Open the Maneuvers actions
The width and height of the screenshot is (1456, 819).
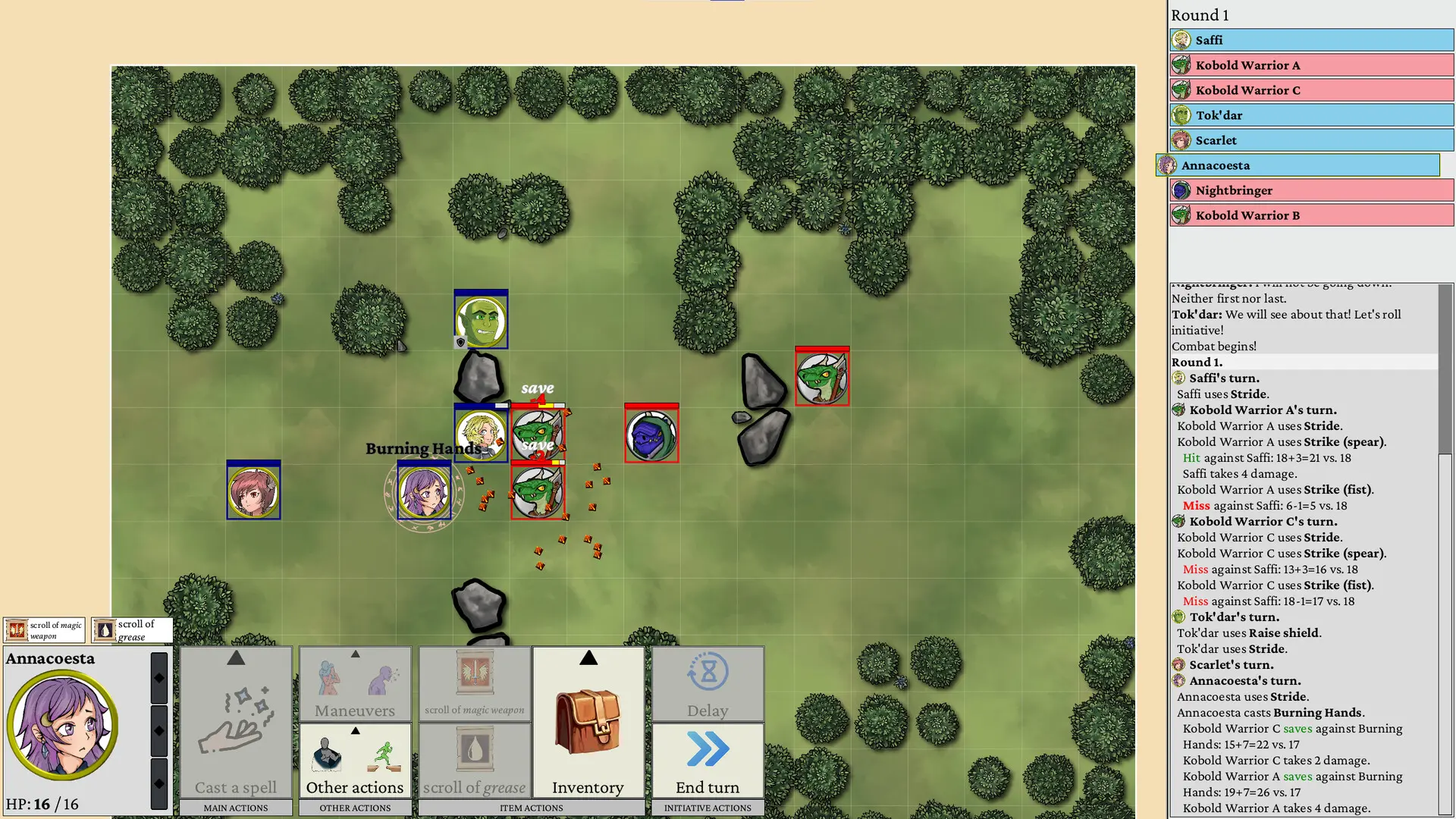coord(355,684)
